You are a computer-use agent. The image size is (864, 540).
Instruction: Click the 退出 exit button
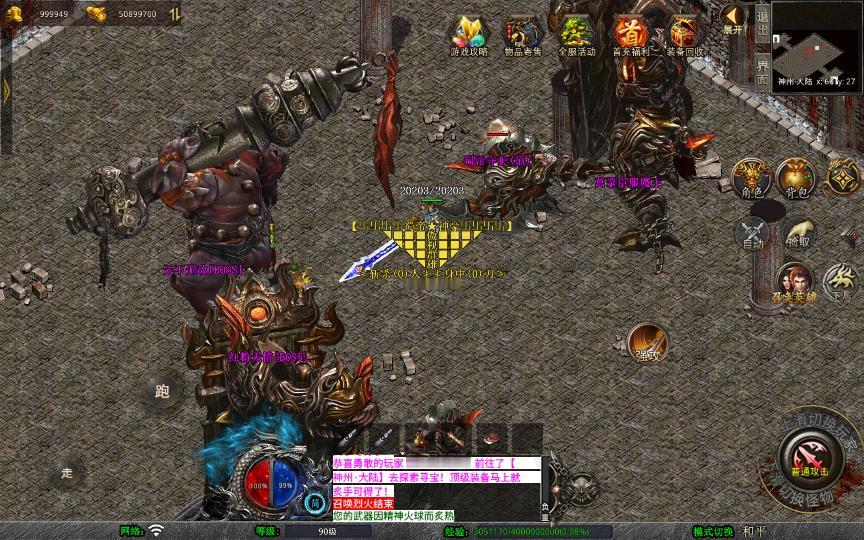click(x=762, y=20)
